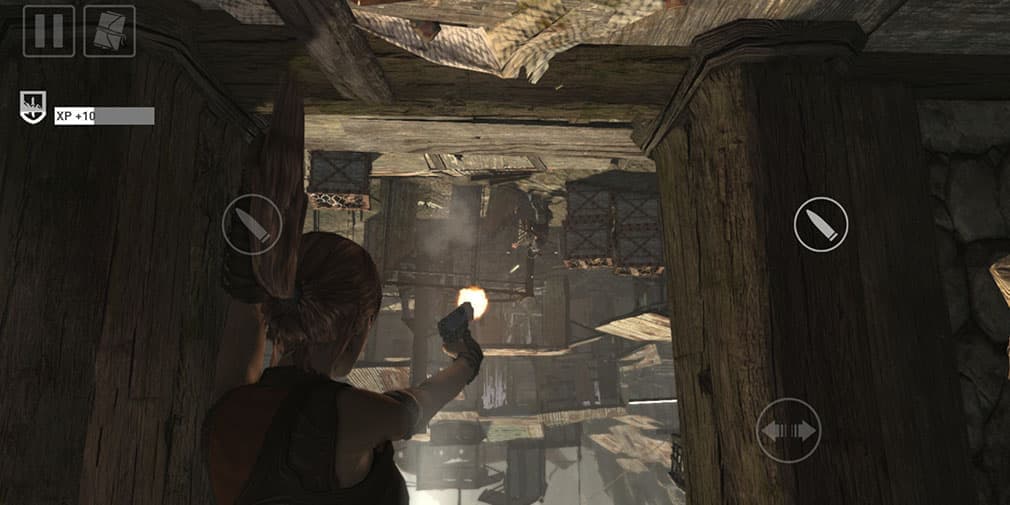The width and height of the screenshot is (1010, 505).
Task: Tap the dimmed grey bullet fire button
Action: click(251, 224)
